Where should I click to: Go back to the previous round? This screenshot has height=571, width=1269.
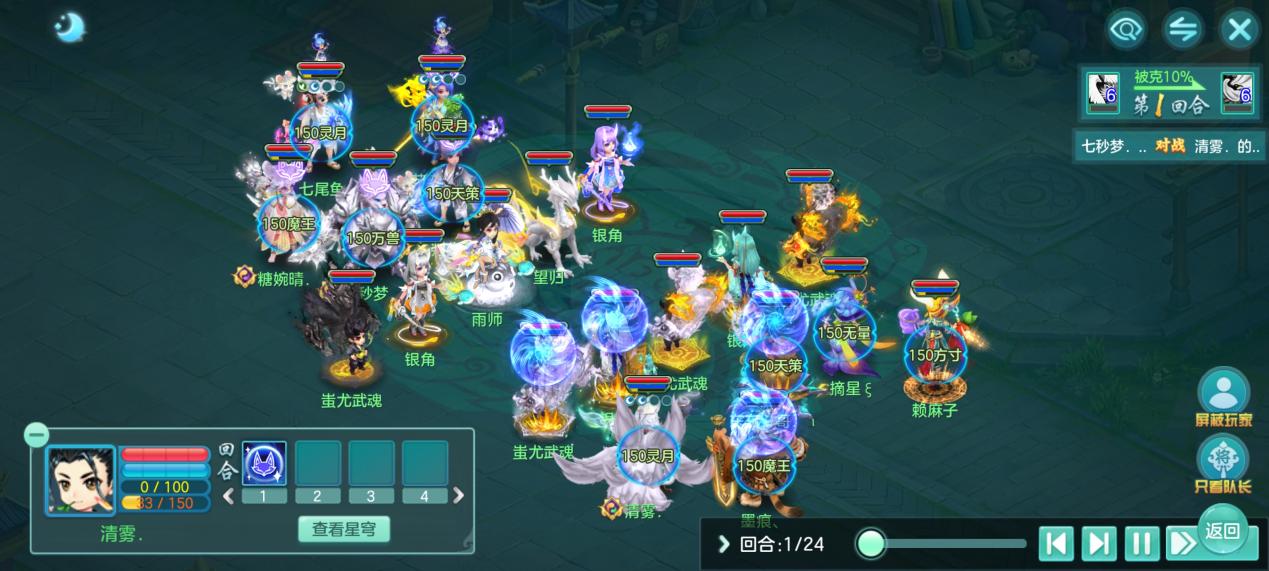[1055, 544]
